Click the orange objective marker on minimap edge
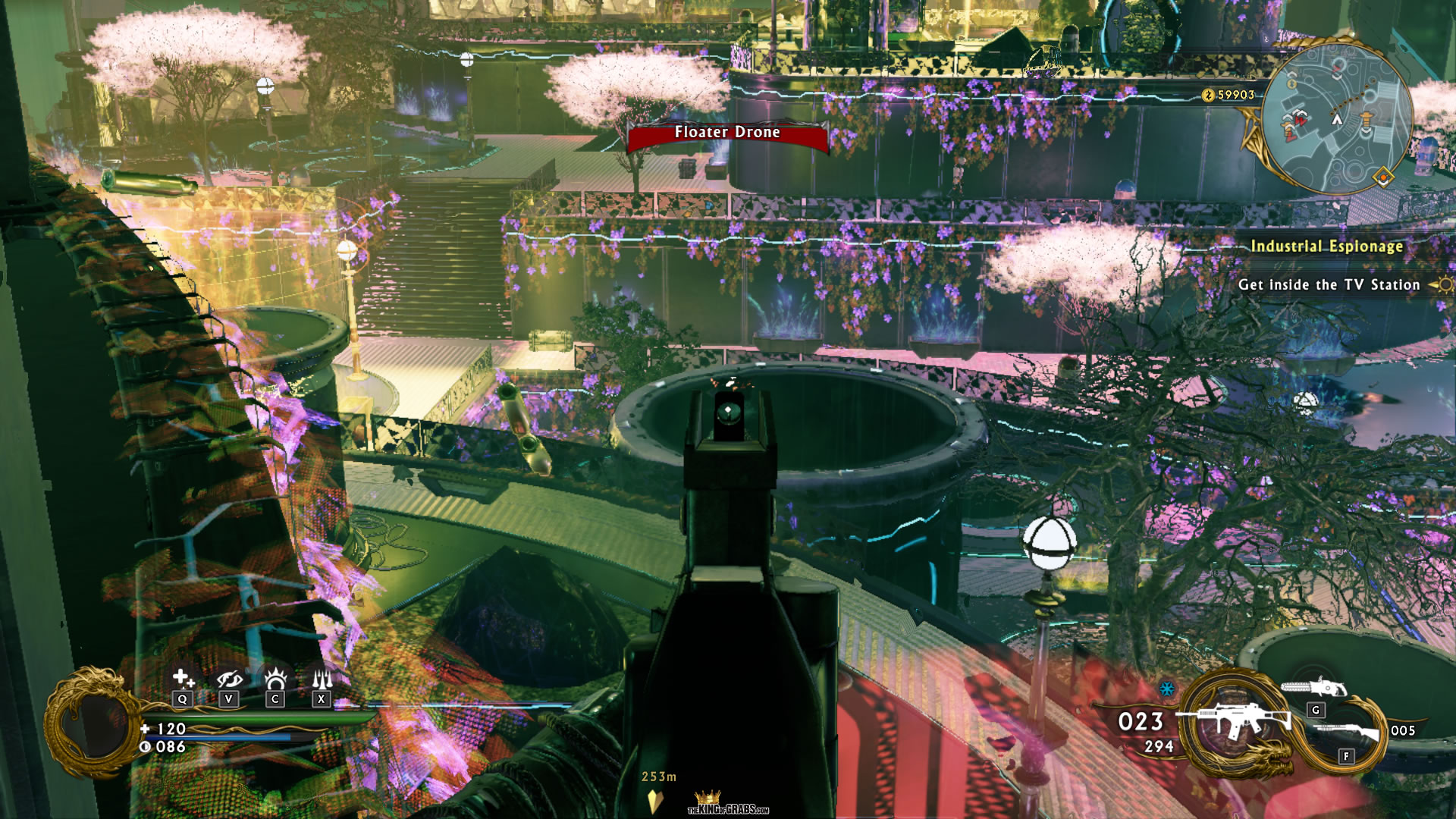This screenshot has width=1456, height=819. [1382, 178]
